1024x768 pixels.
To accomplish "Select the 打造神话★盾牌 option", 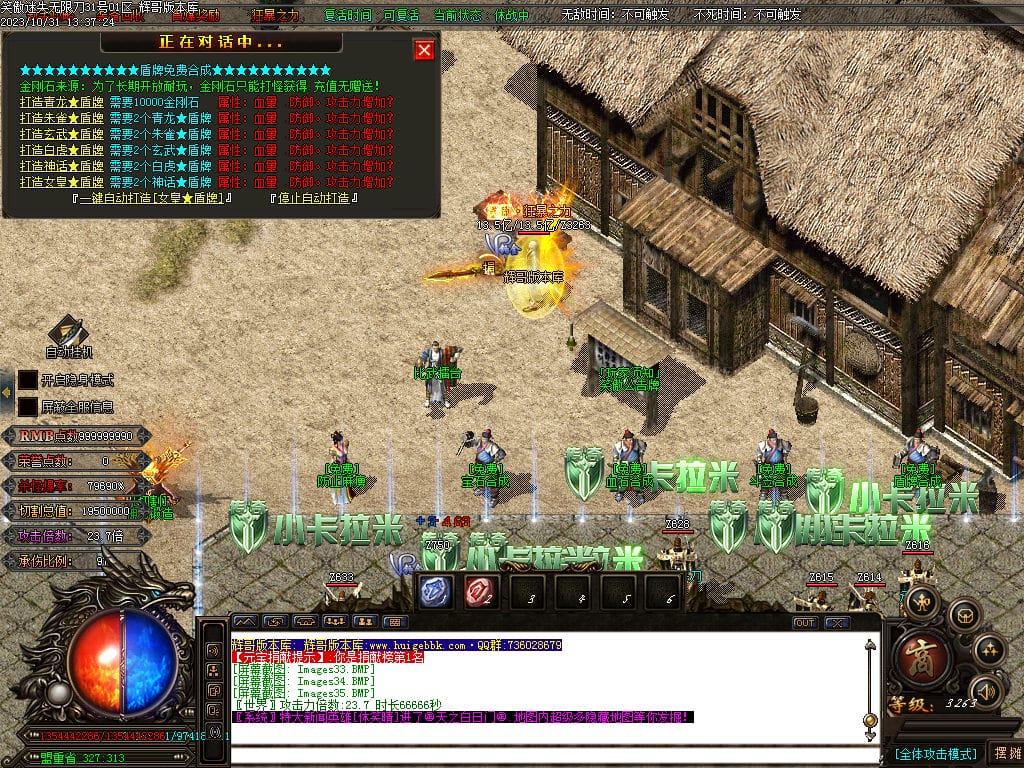I will pos(62,166).
